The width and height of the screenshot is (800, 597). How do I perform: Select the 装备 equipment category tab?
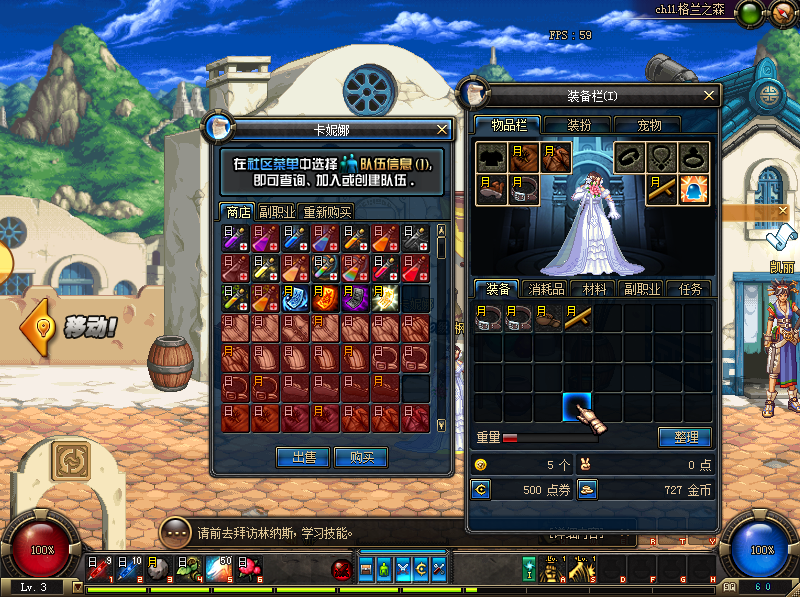(x=499, y=289)
